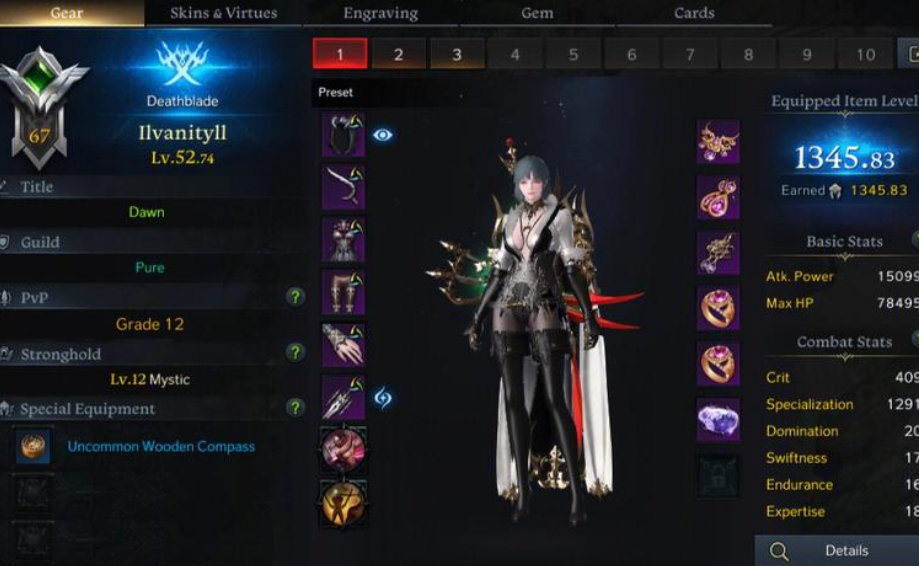Click the active preset 1 button
Image resolution: width=919 pixels, height=566 pixels.
coord(339,54)
